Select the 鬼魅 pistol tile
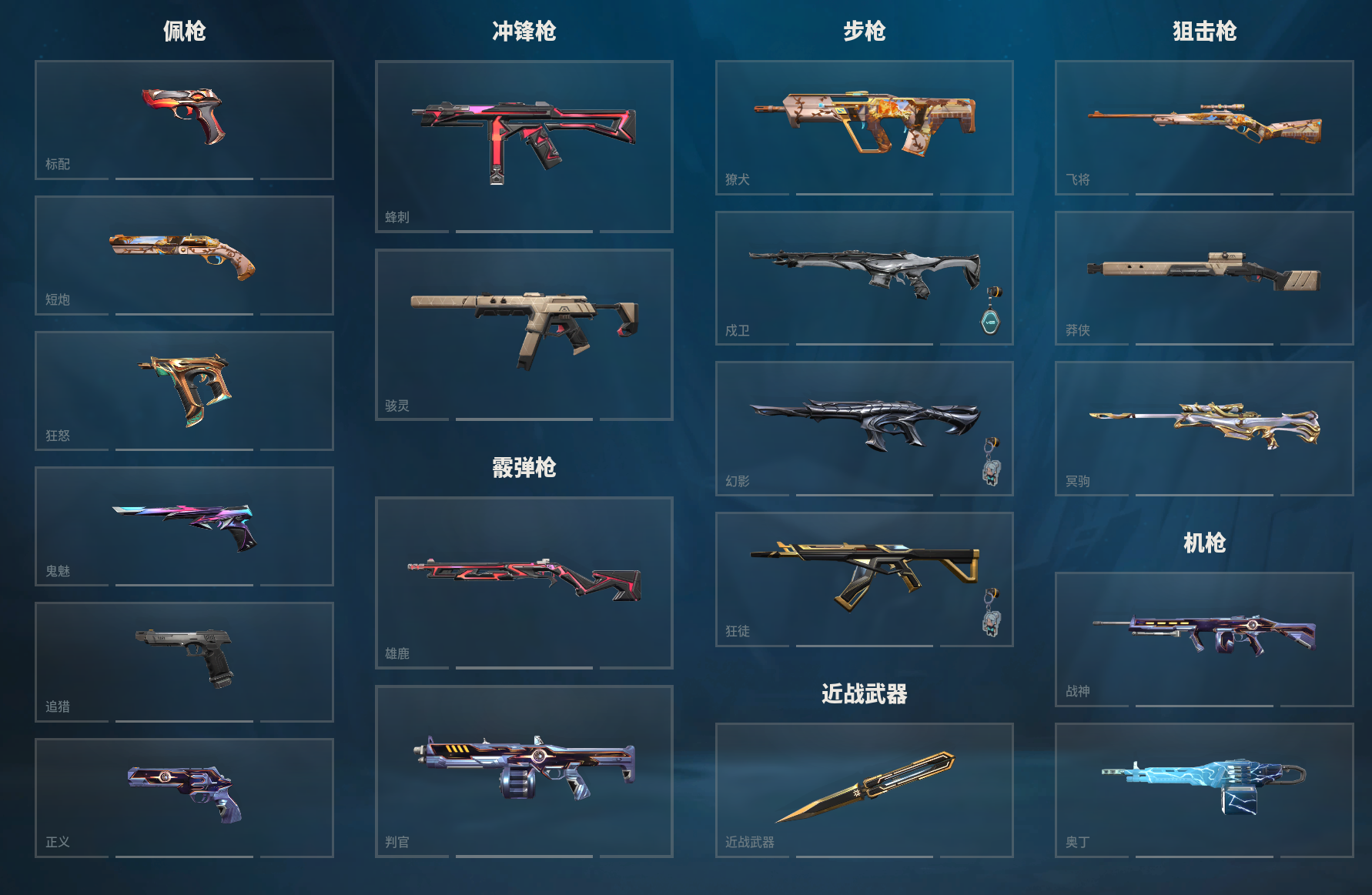This screenshot has width=1372, height=895. [184, 526]
